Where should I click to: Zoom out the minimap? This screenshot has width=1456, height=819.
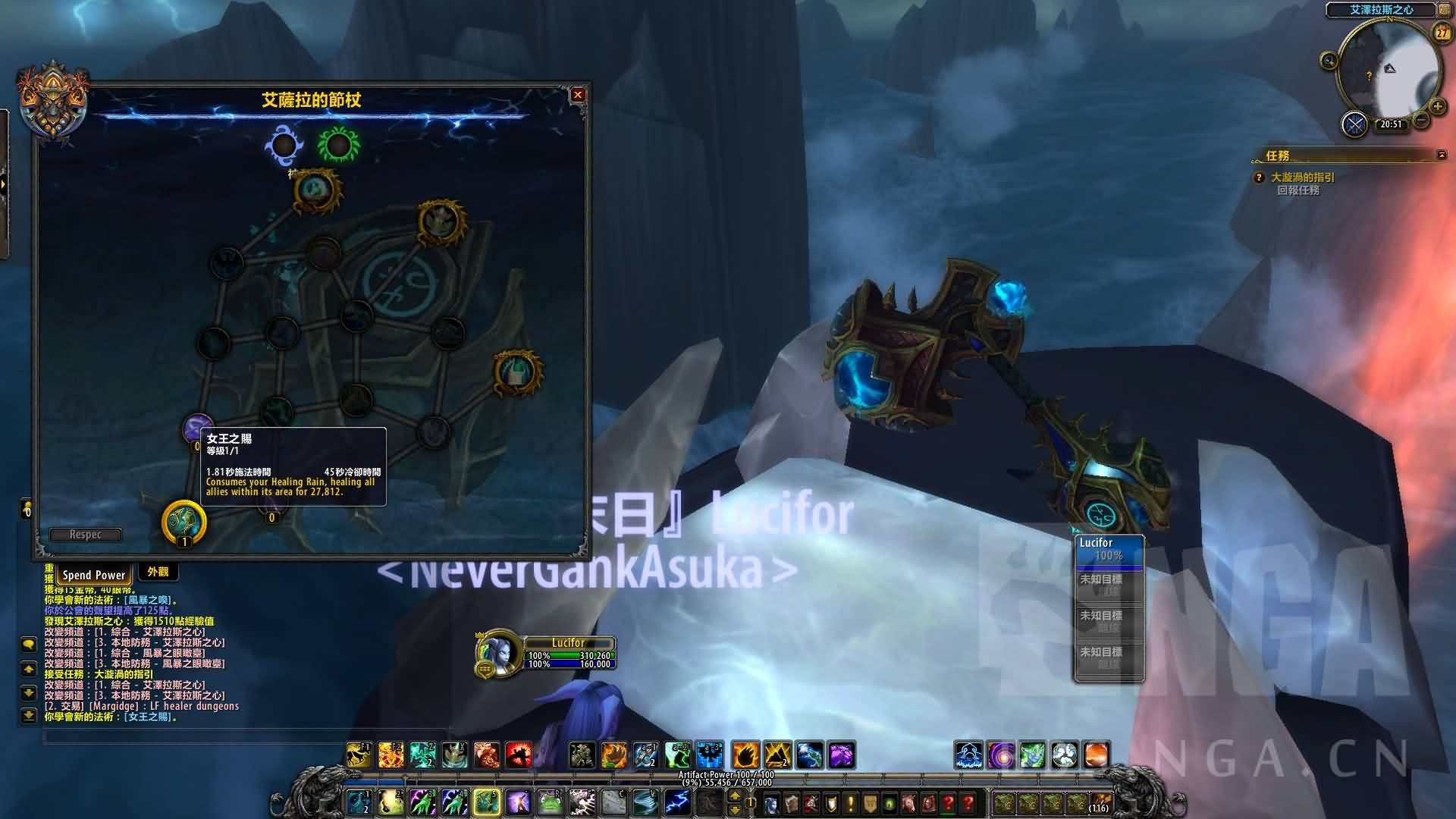(x=1421, y=121)
